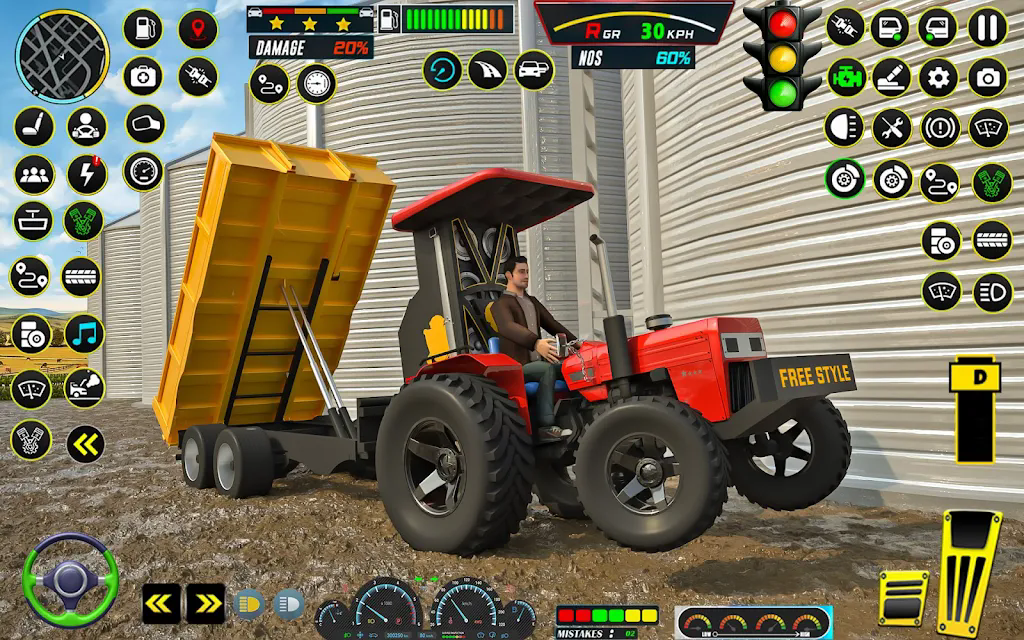Toggle the music note button
1024x640 pixels.
(85, 334)
